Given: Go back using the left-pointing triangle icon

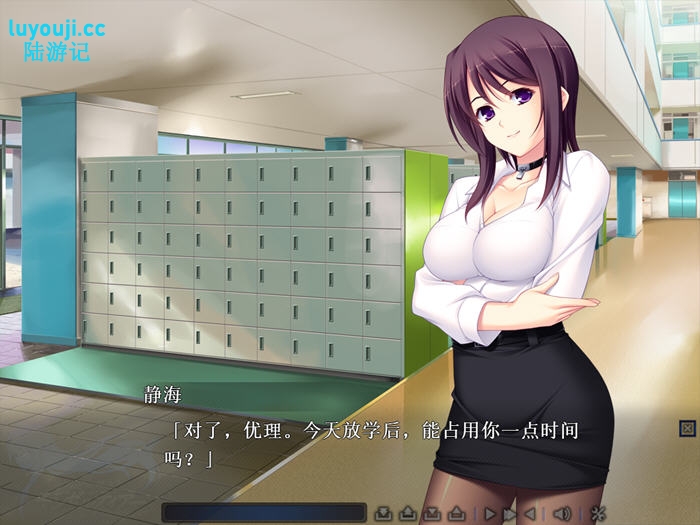Looking at the screenshot, I should [530, 513].
